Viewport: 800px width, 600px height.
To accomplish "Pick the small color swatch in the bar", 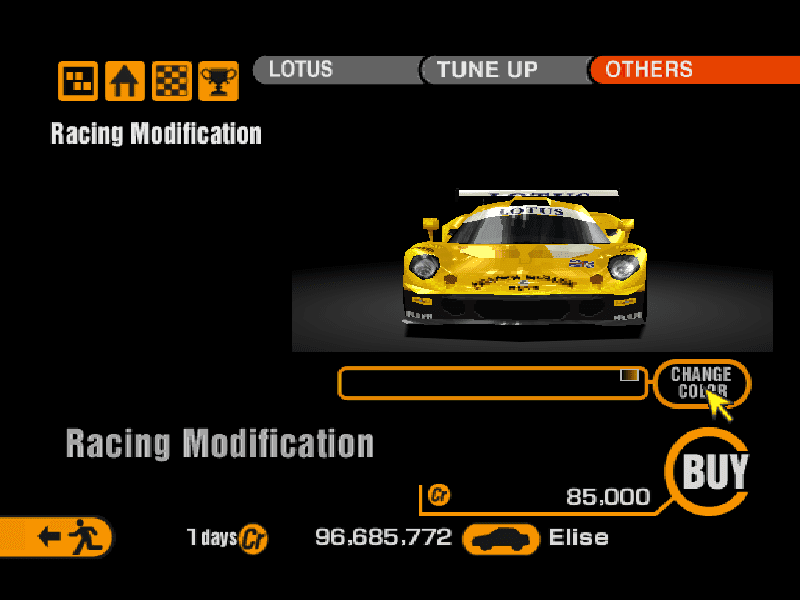I will (x=629, y=375).
